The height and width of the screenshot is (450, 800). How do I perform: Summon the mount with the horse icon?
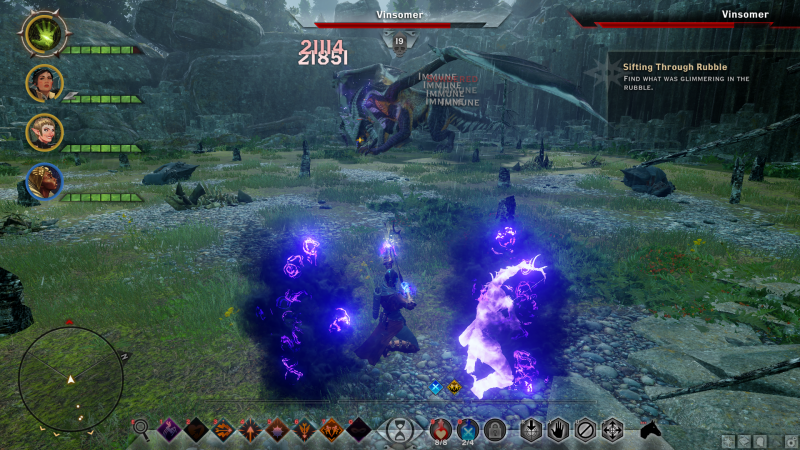pyautogui.click(x=652, y=431)
